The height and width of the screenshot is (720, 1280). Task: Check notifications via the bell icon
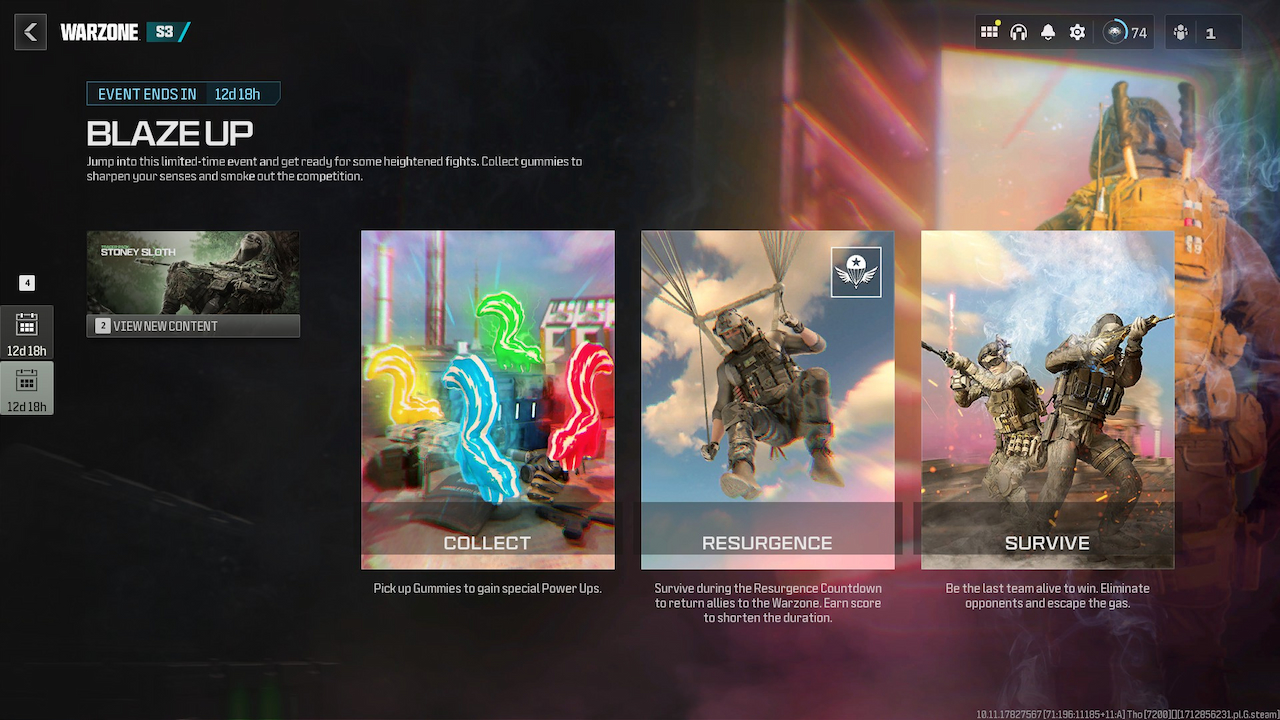click(1047, 31)
